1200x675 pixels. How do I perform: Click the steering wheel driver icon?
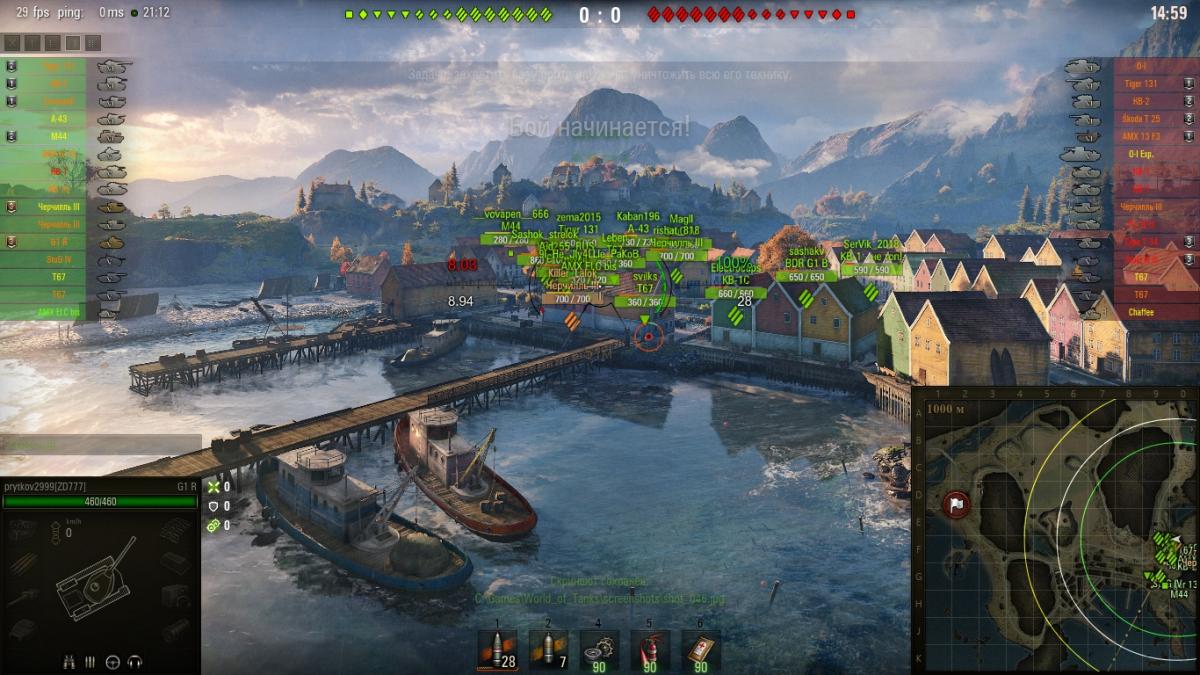pyautogui.click(x=112, y=661)
